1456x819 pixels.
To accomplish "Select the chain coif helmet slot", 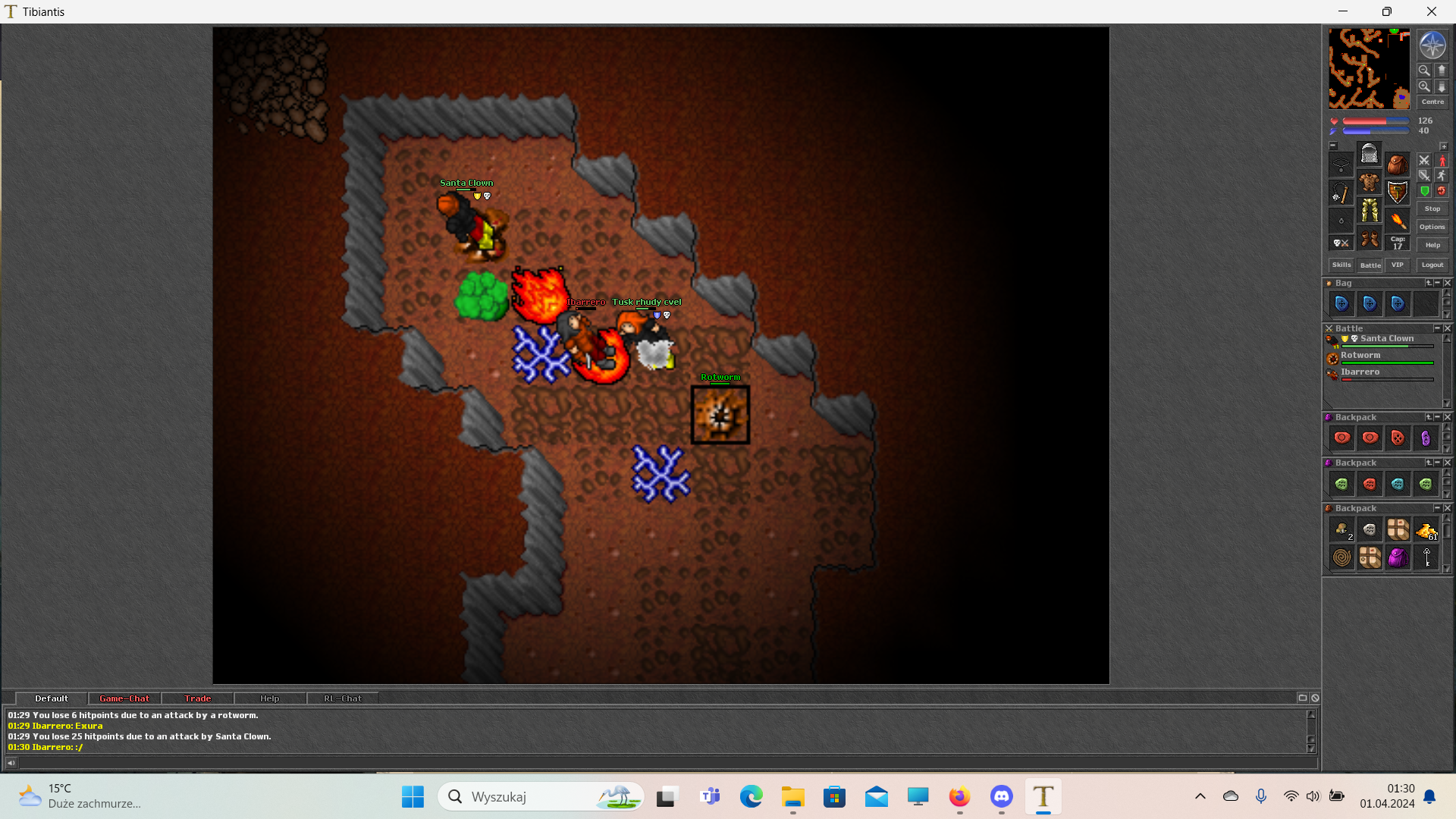I will 1370,154.
